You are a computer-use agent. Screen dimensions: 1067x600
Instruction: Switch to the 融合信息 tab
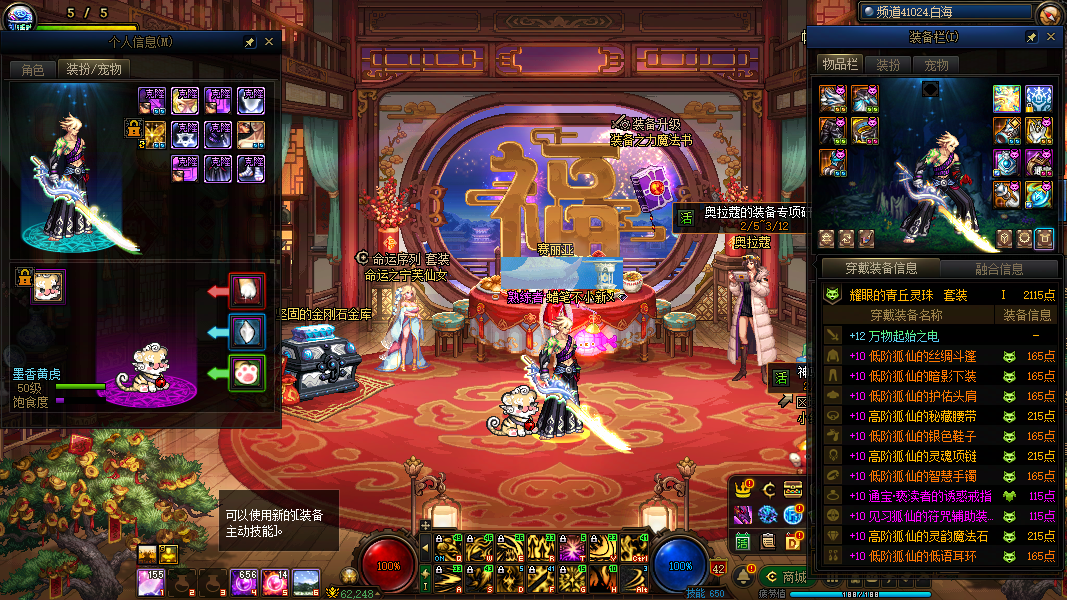tap(999, 268)
